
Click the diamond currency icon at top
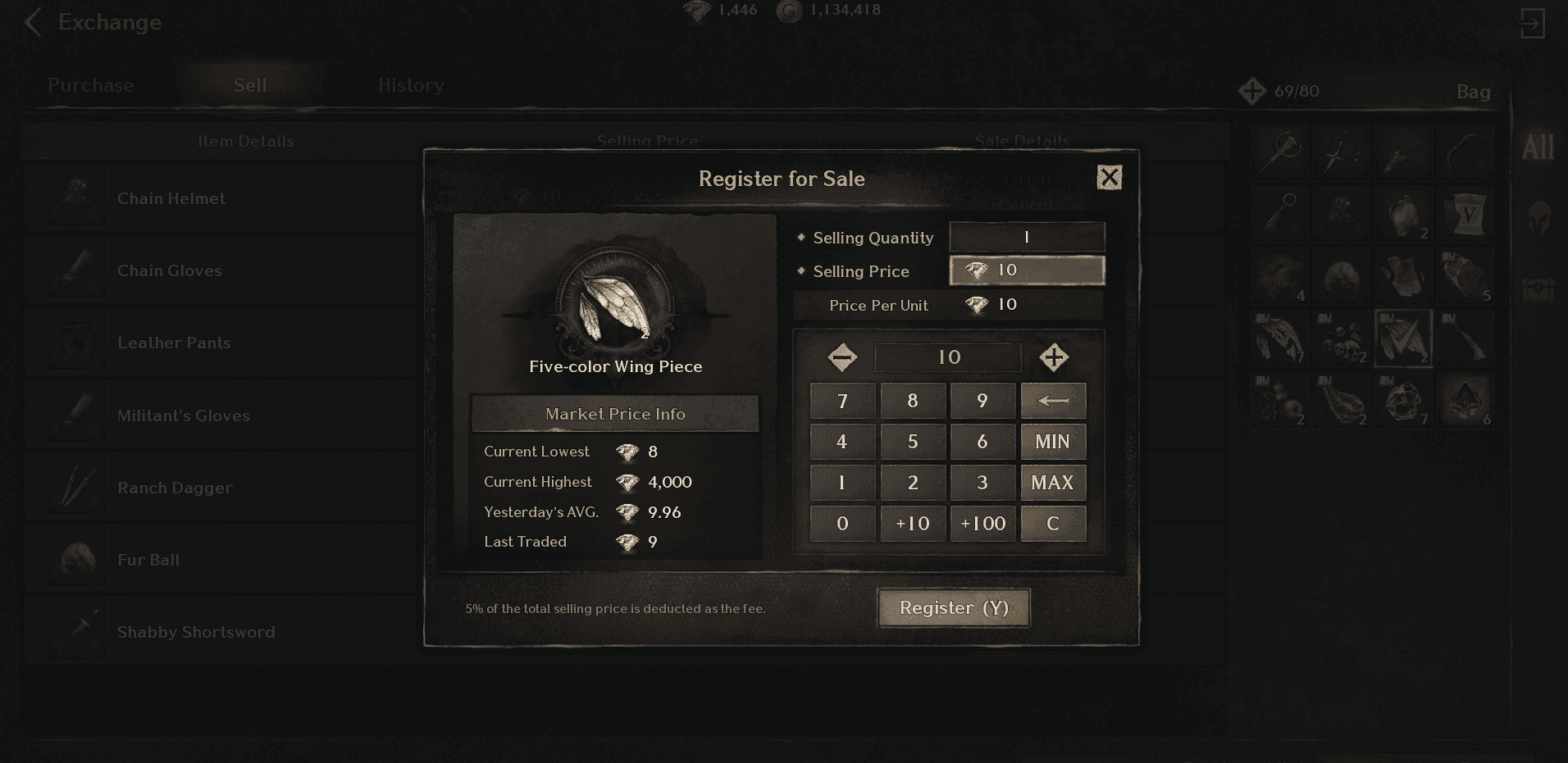[696, 11]
